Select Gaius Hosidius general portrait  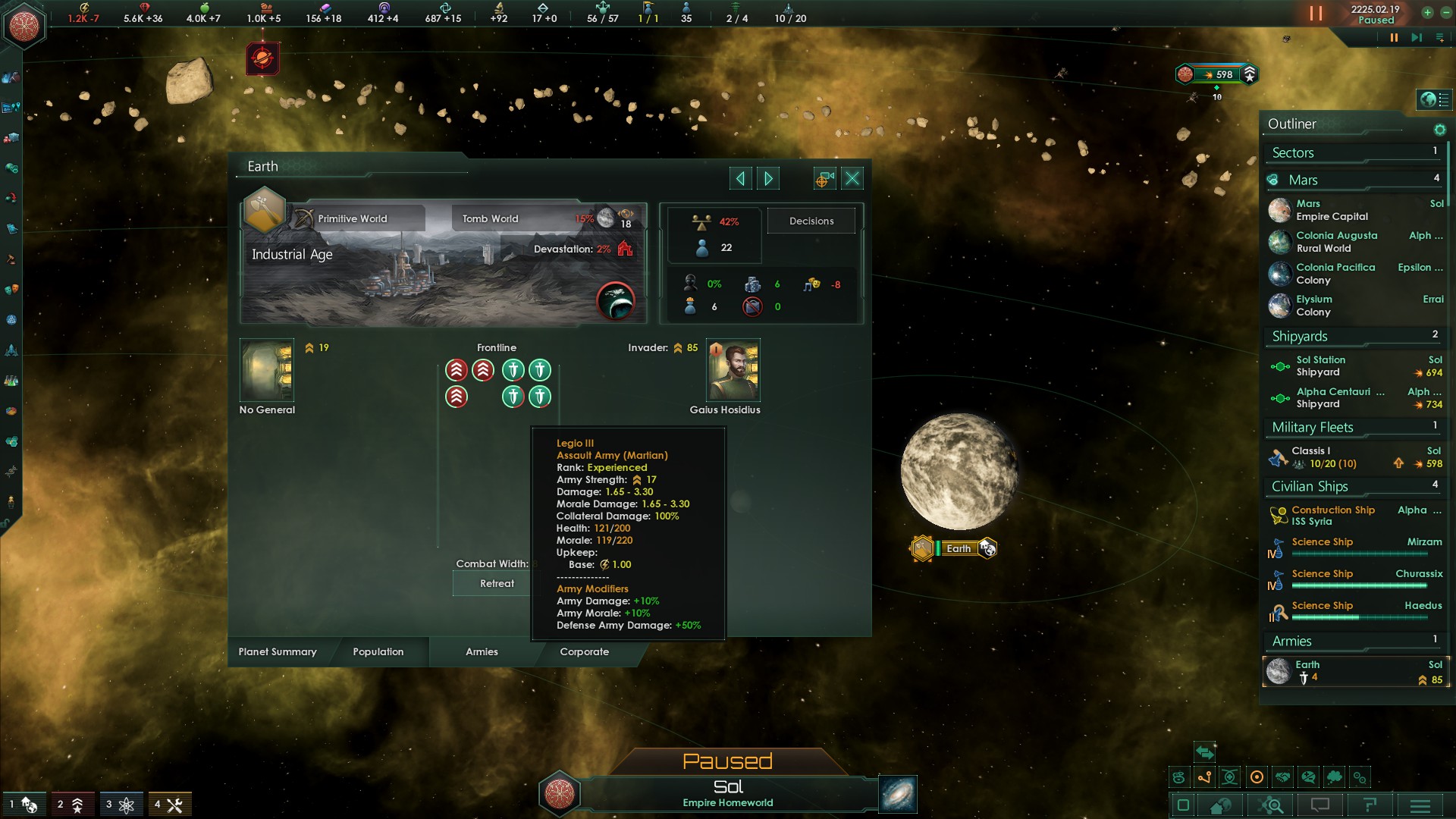(733, 370)
